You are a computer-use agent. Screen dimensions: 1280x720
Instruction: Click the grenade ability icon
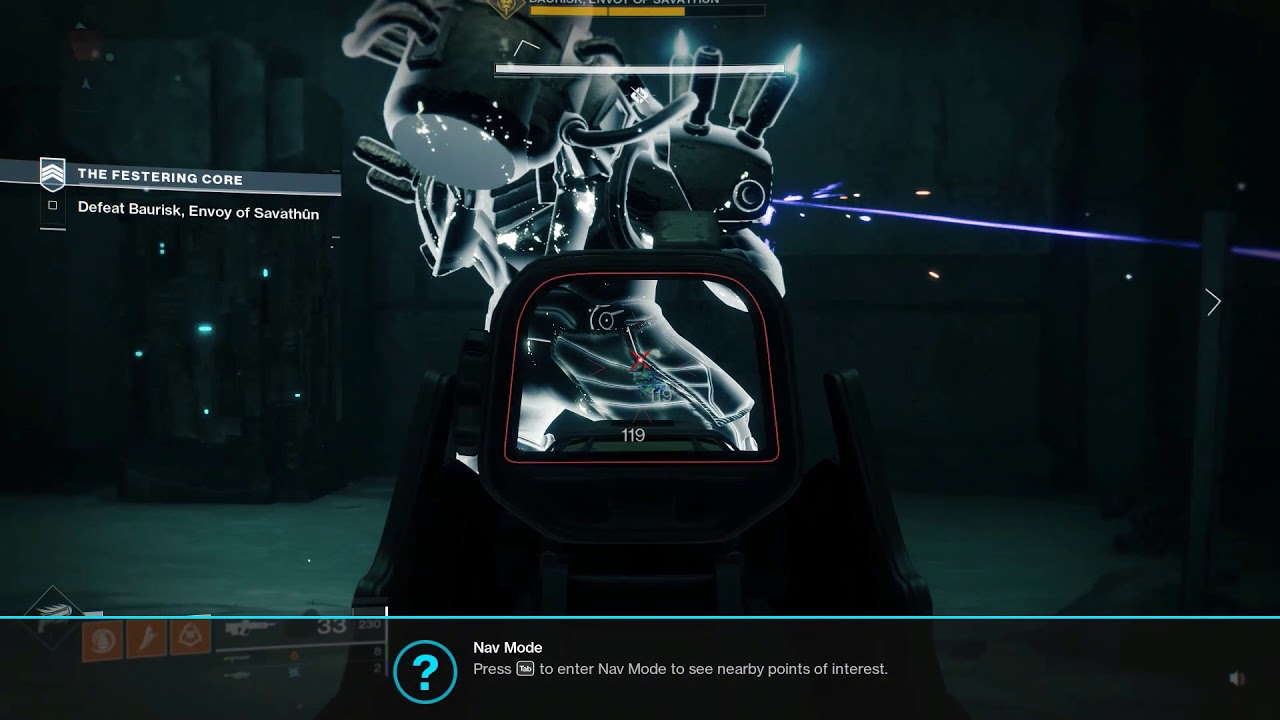(x=102, y=640)
